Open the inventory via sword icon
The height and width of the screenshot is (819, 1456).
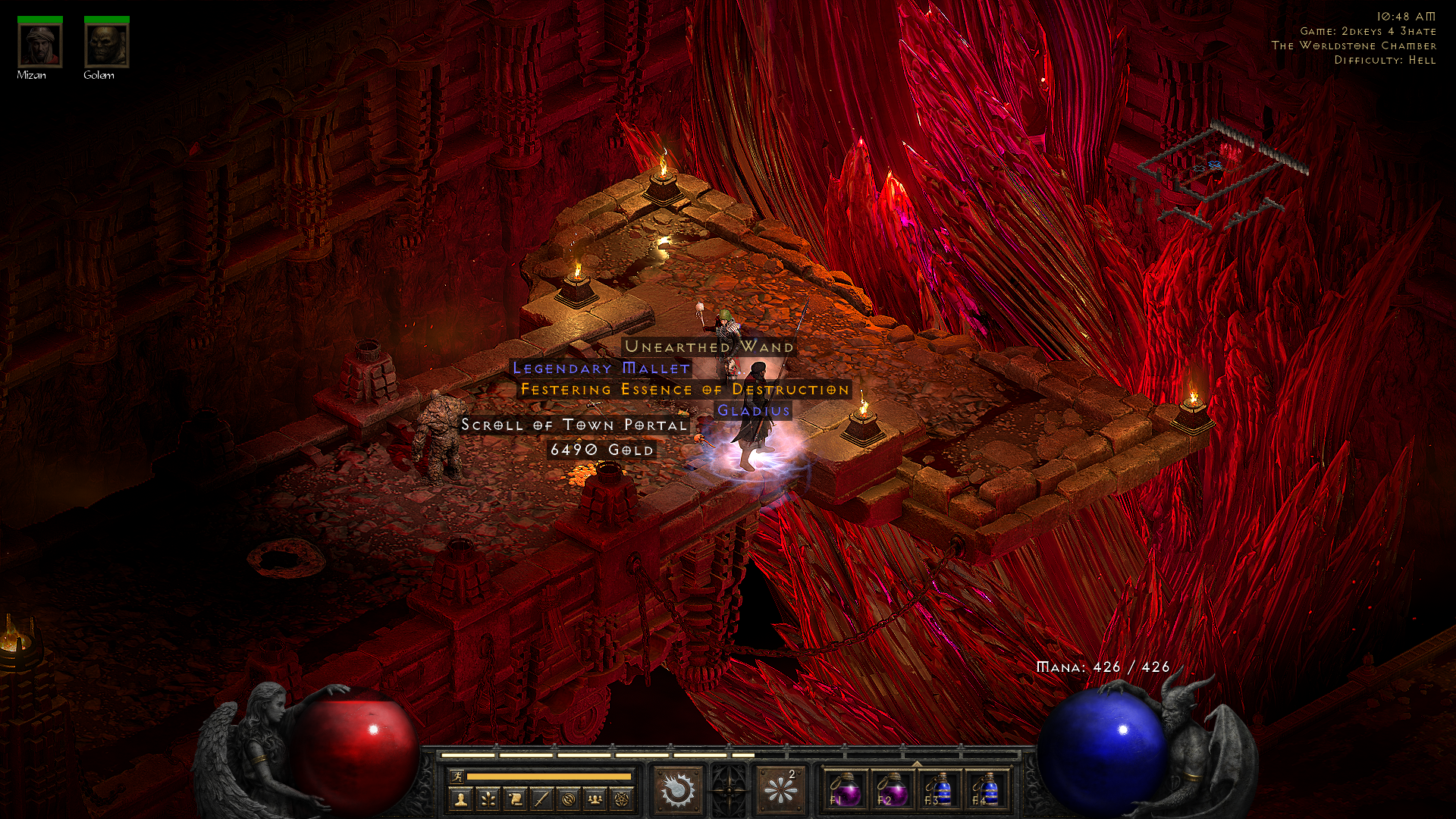[541, 799]
